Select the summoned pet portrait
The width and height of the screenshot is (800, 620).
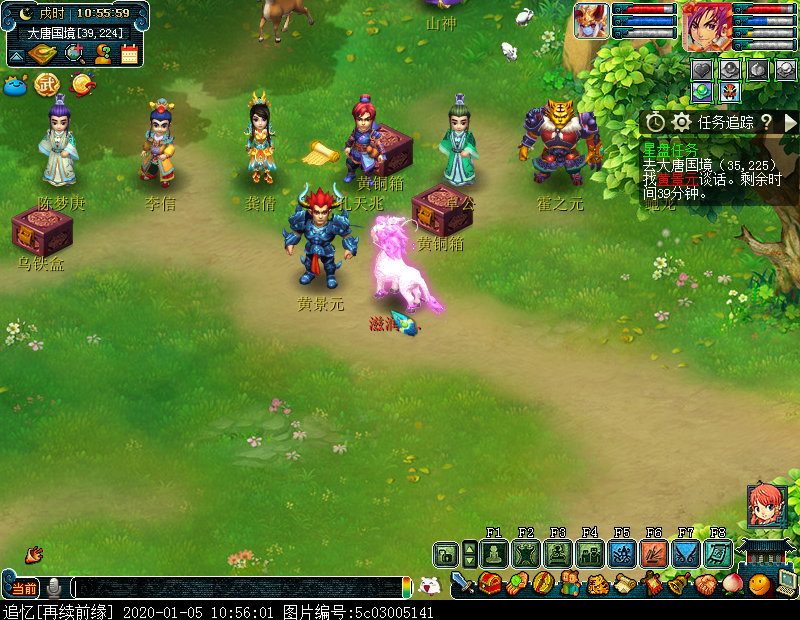click(x=590, y=20)
